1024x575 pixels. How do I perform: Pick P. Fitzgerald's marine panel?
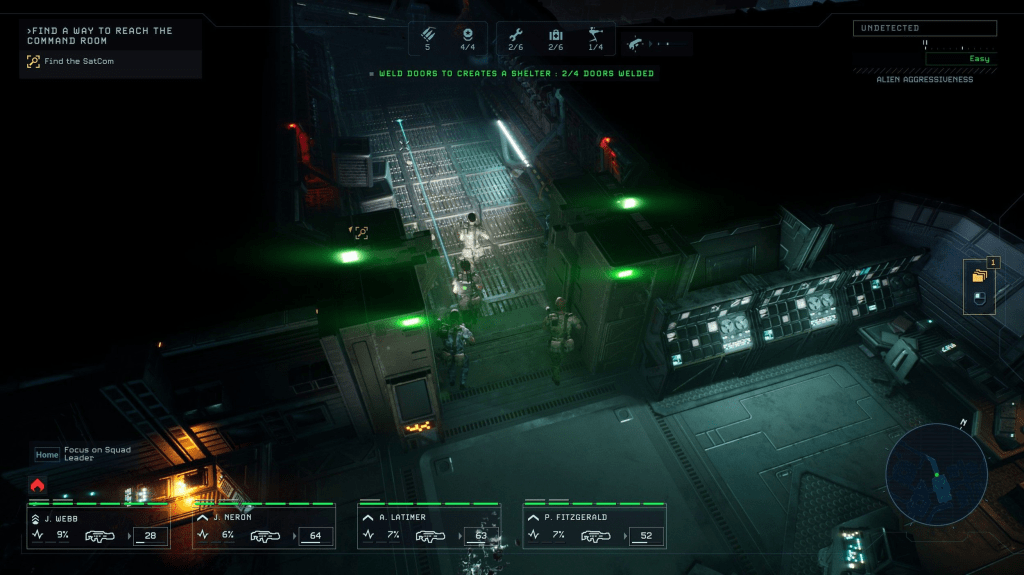coord(594,527)
